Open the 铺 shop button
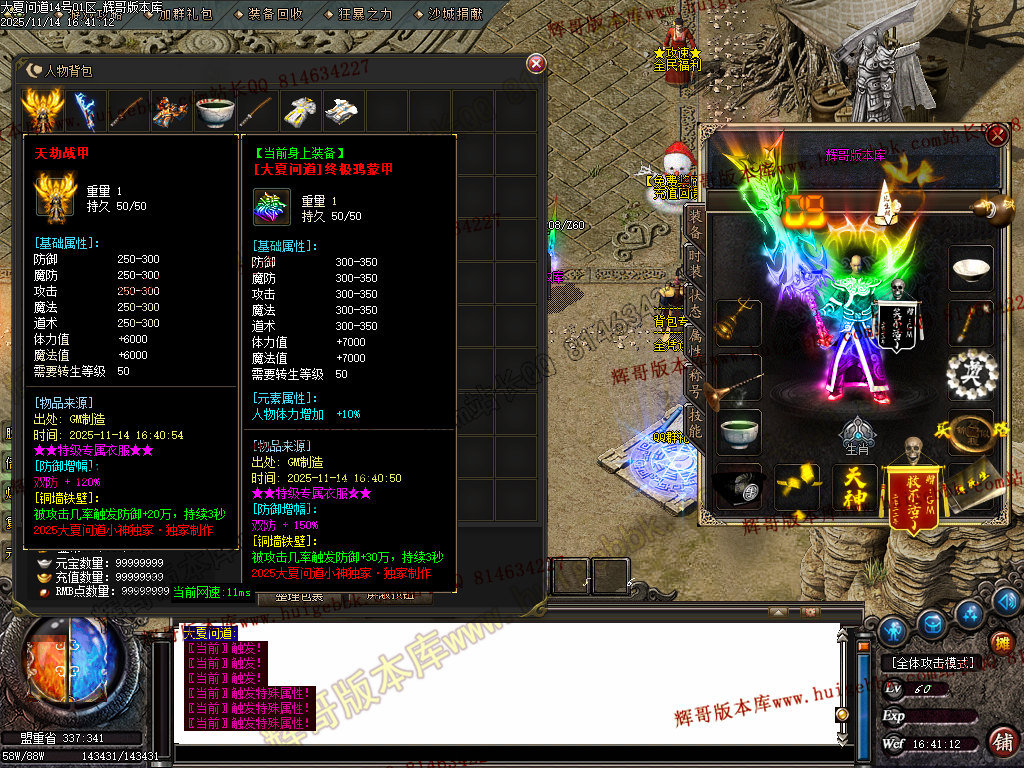This screenshot has width=1024, height=768. pyautogui.click(x=1001, y=741)
